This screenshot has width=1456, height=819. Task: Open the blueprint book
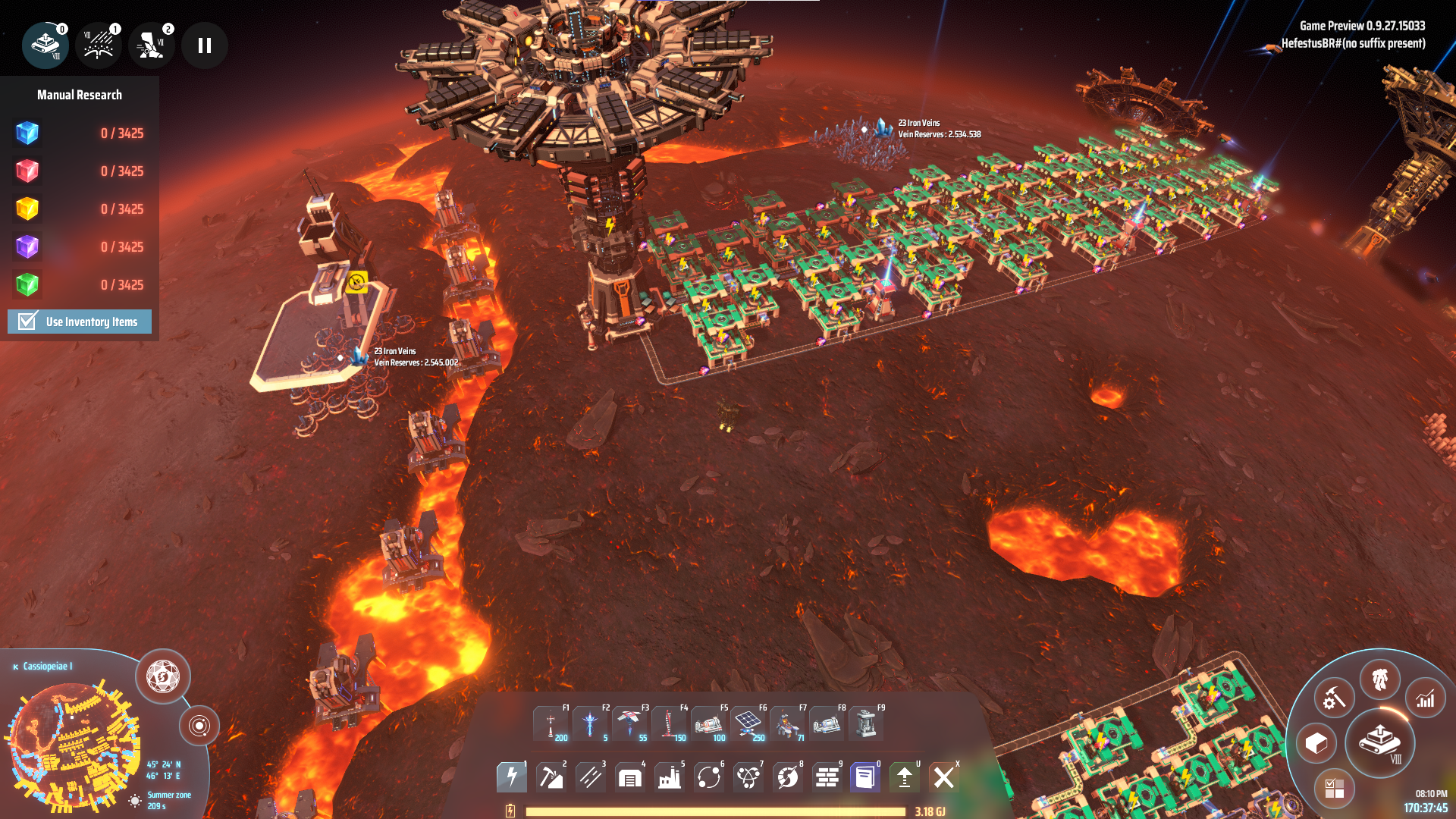click(865, 777)
